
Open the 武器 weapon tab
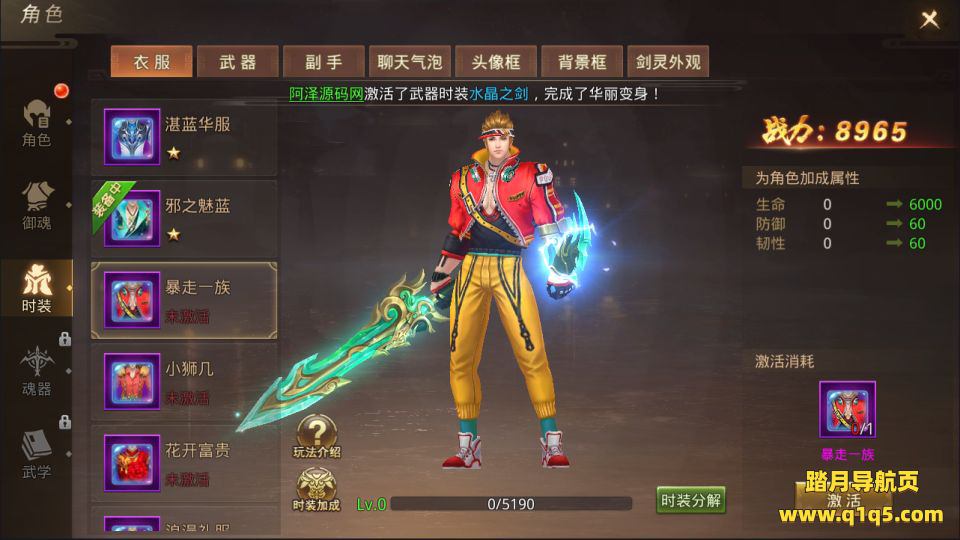(238, 62)
